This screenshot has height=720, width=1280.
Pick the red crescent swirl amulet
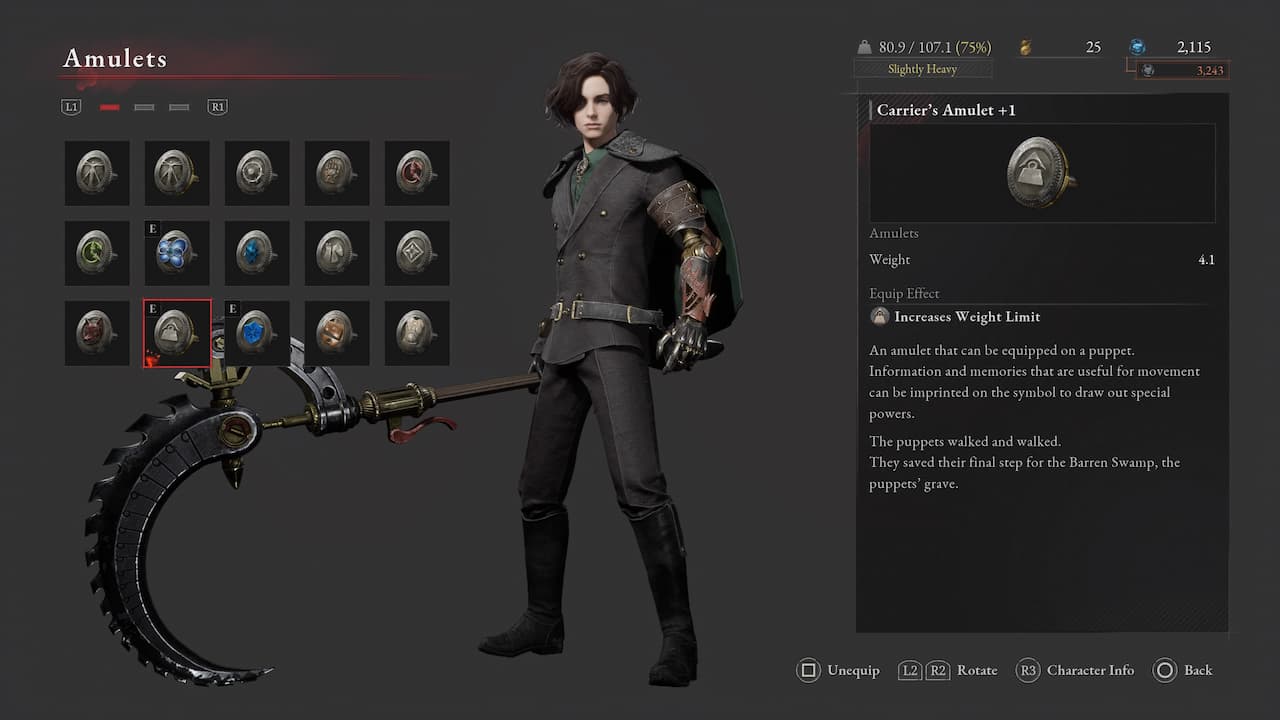pos(417,173)
